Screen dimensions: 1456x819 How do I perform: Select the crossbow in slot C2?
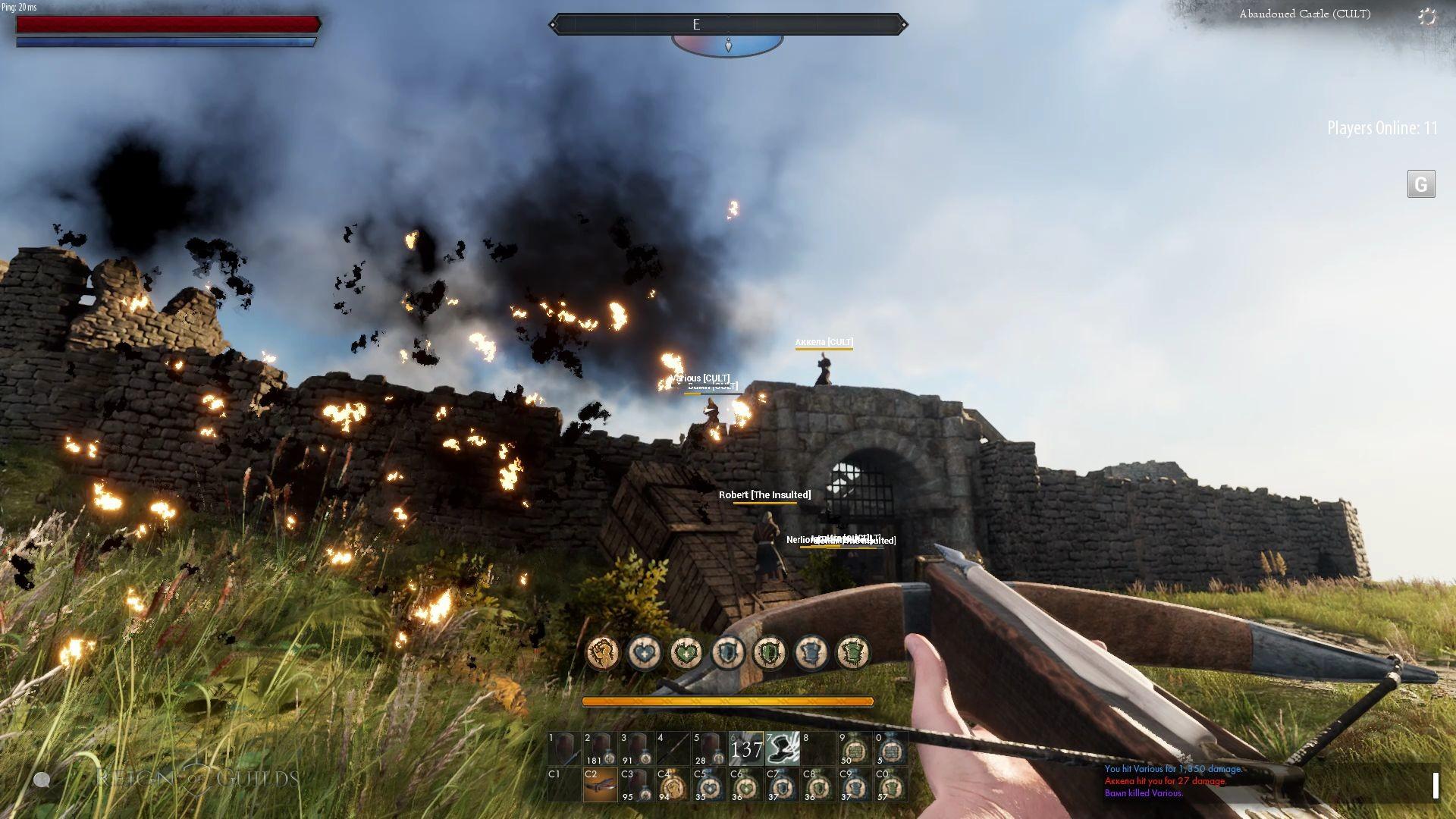pos(600,784)
